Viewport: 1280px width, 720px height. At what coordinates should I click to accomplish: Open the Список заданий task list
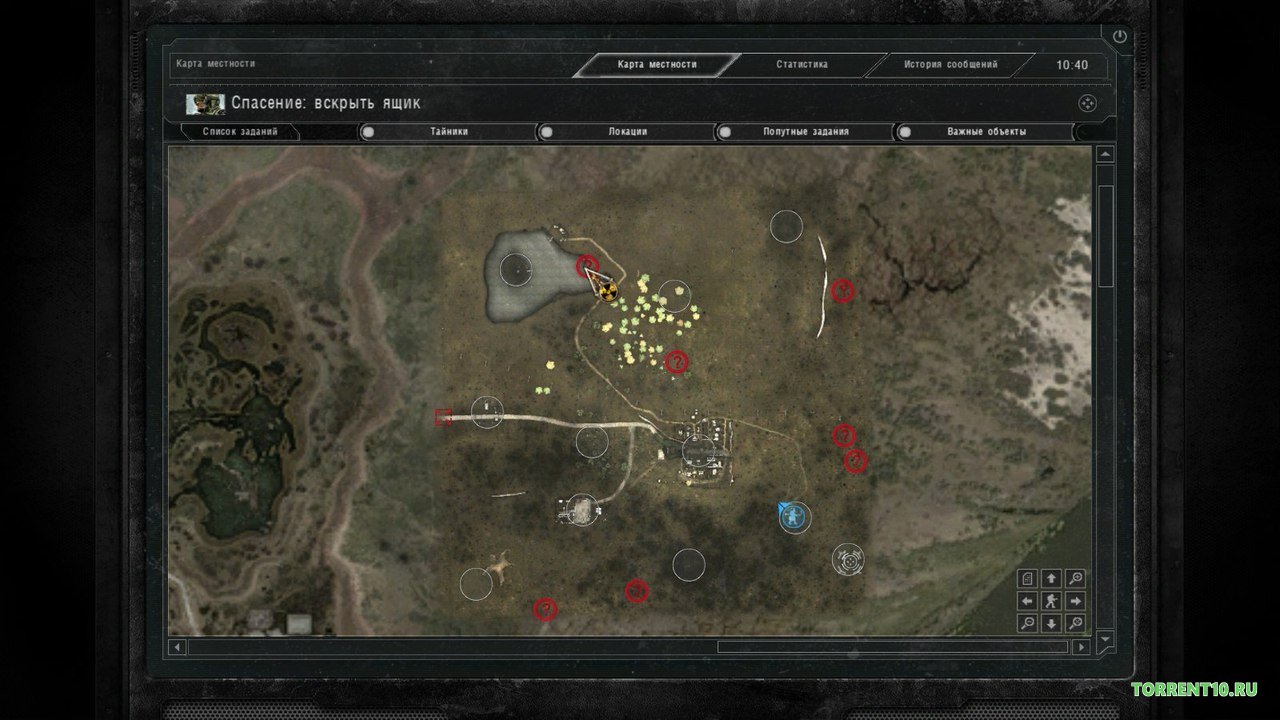tap(240, 131)
